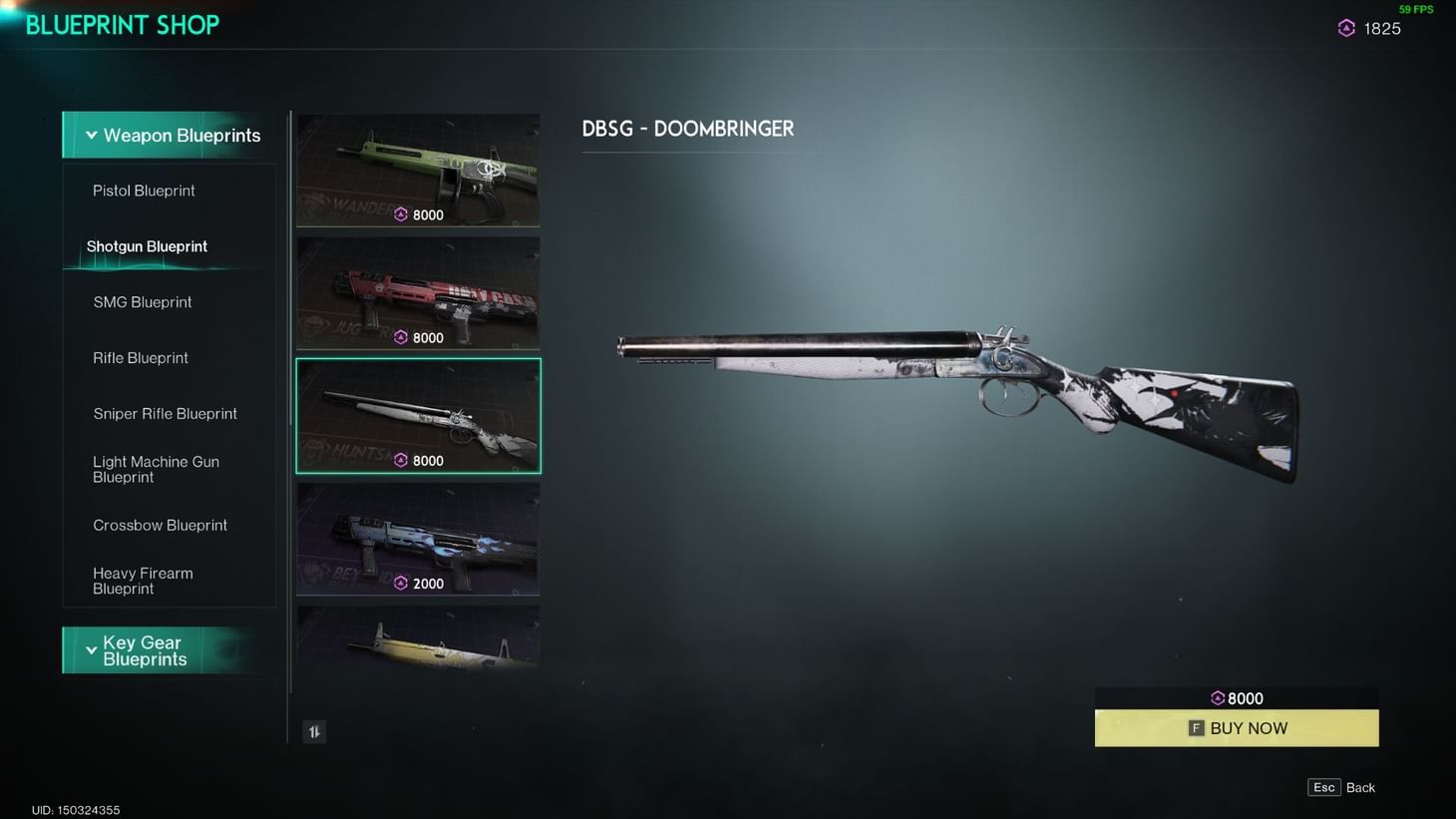This screenshot has height=819, width=1456.
Task: Click the 59 FPS performance indicator
Action: pos(1415,9)
